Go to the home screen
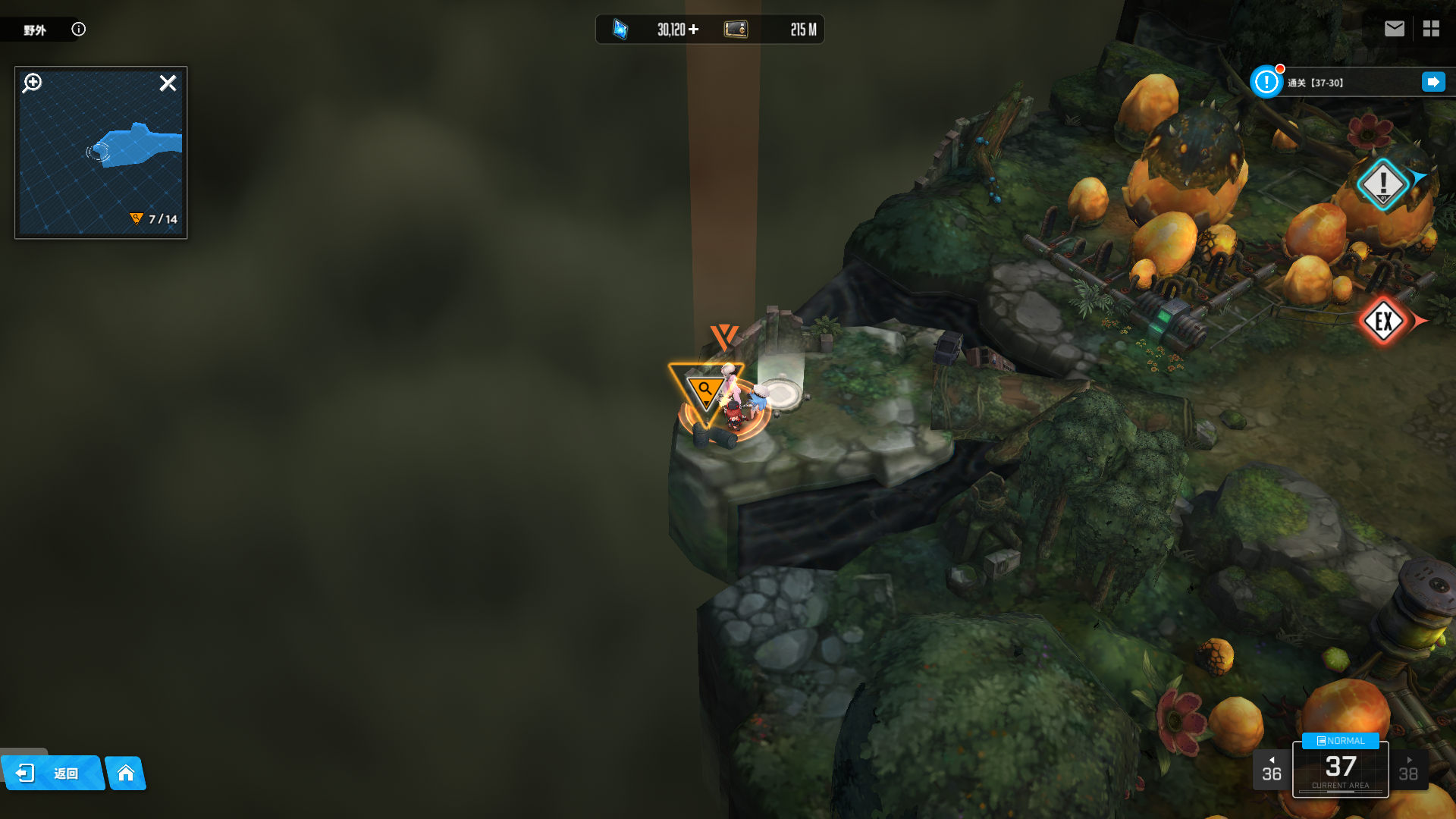 point(126,773)
